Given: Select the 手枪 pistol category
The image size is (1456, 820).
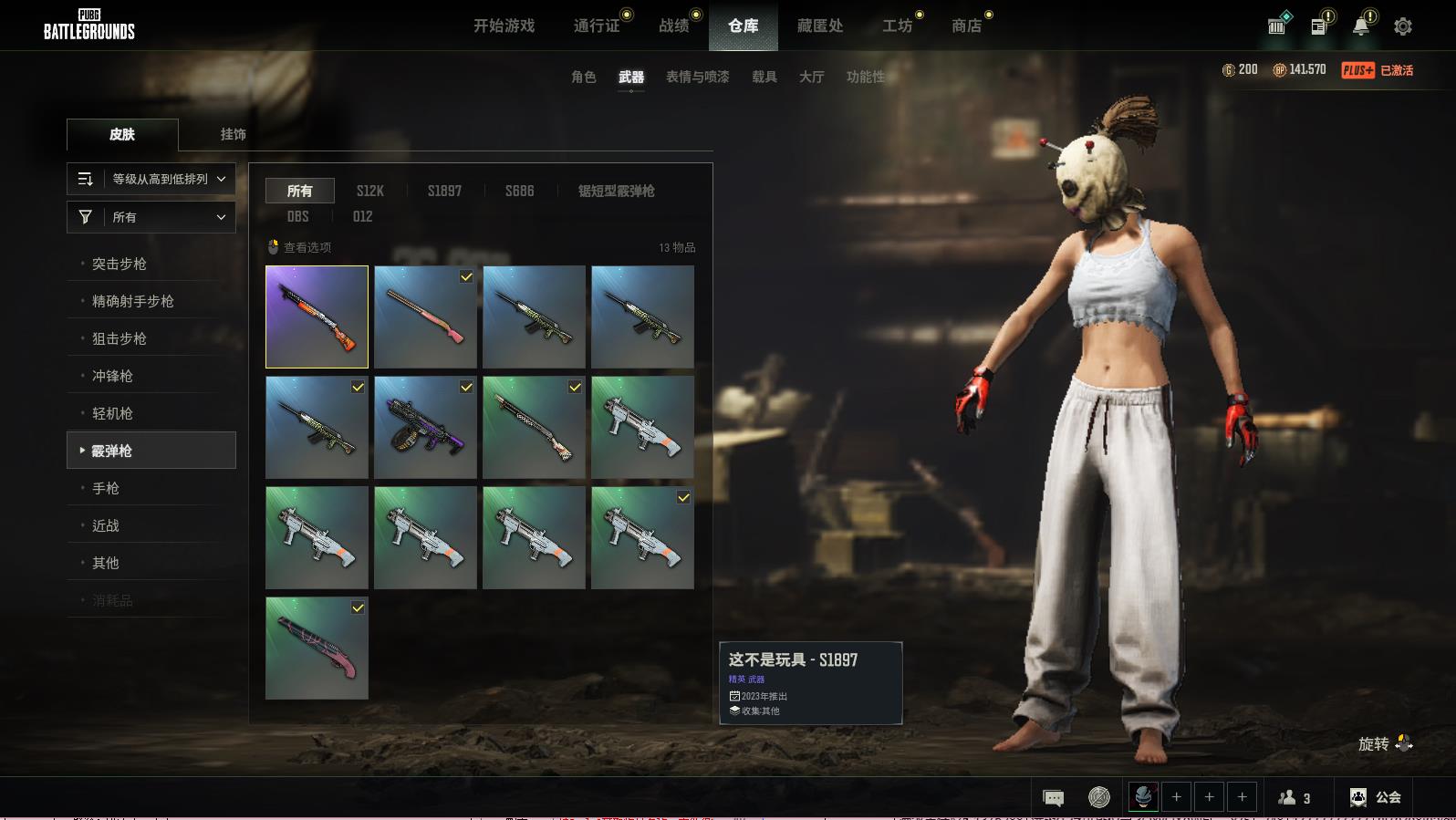Looking at the screenshot, I should (x=106, y=488).
